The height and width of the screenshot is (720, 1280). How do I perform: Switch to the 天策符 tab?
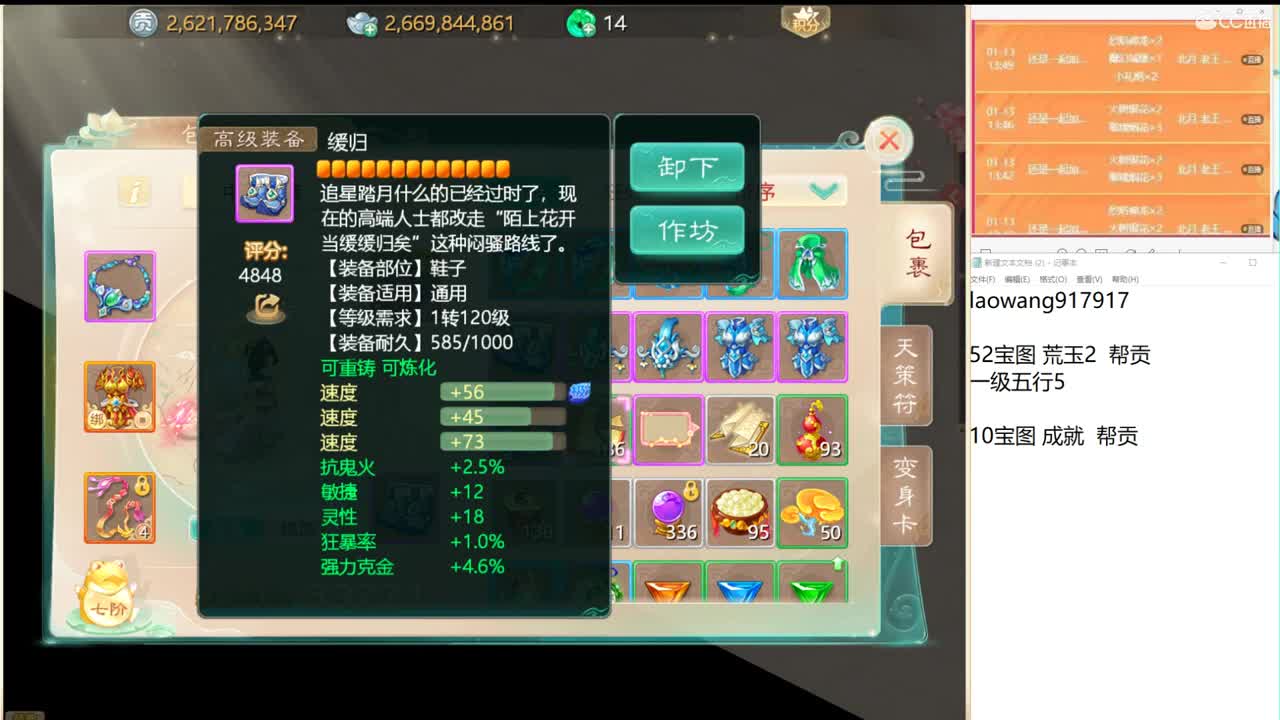tap(903, 375)
